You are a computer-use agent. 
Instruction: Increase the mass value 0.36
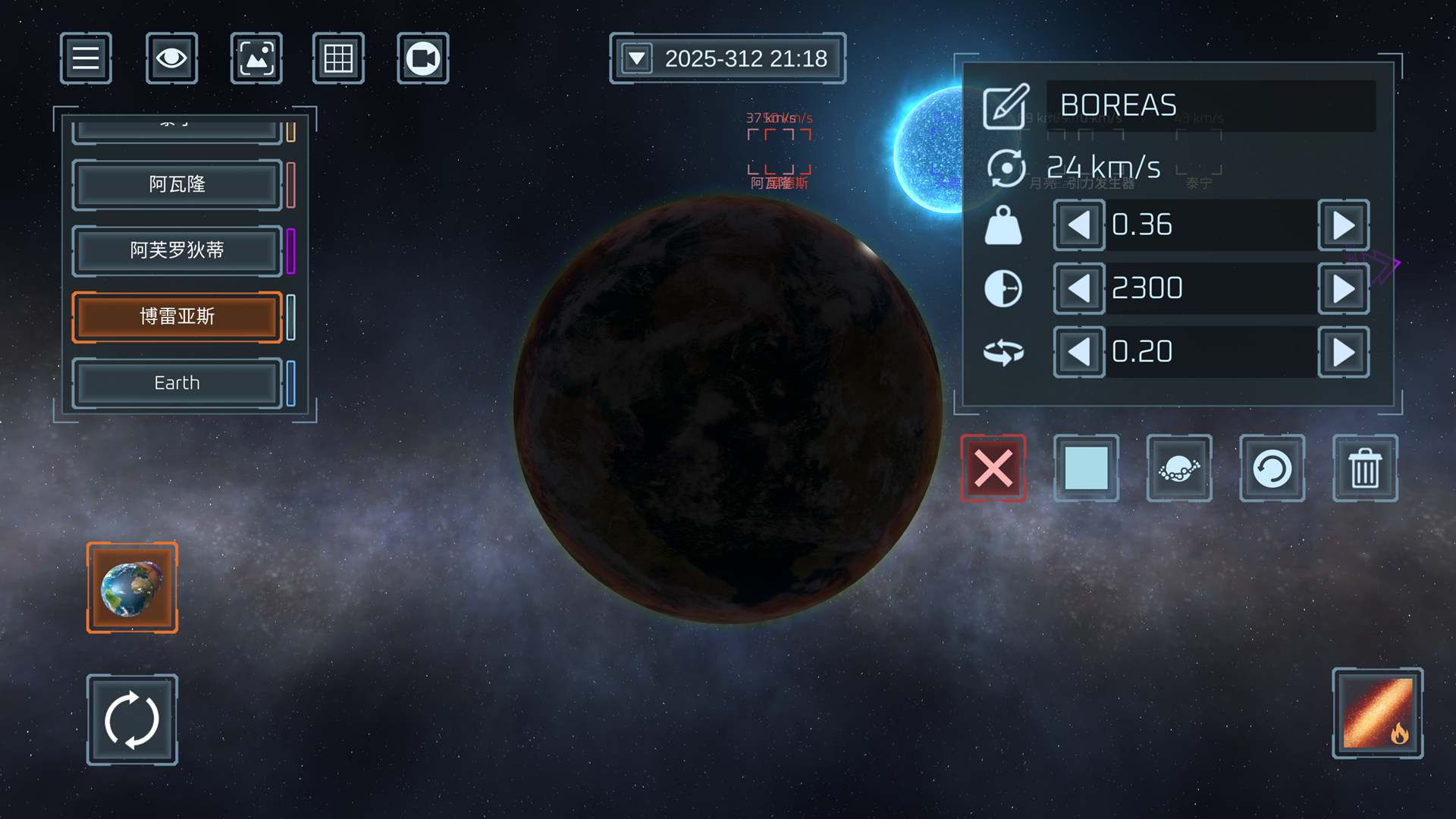click(x=1343, y=225)
